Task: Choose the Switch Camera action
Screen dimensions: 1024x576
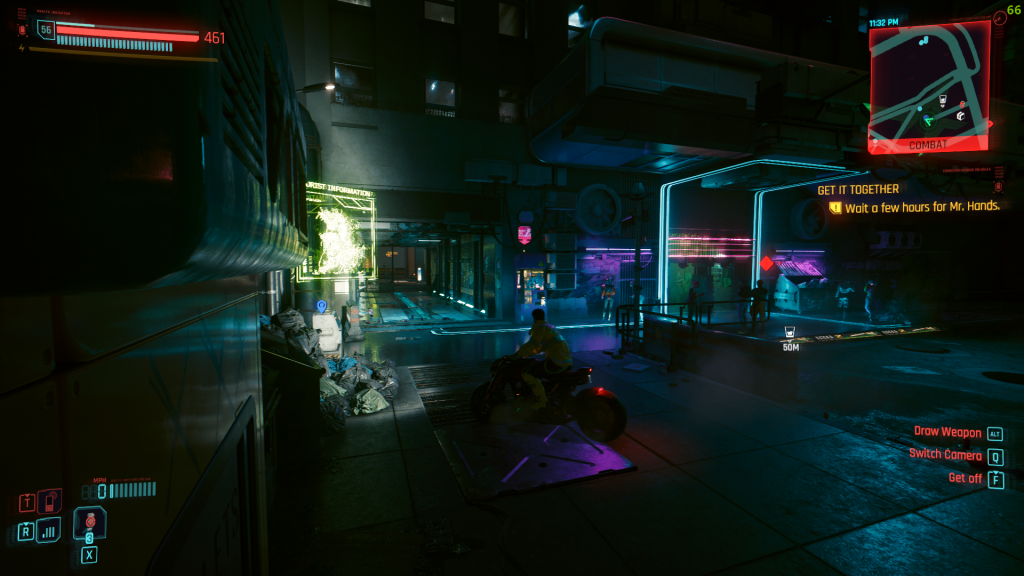Action: click(945, 455)
